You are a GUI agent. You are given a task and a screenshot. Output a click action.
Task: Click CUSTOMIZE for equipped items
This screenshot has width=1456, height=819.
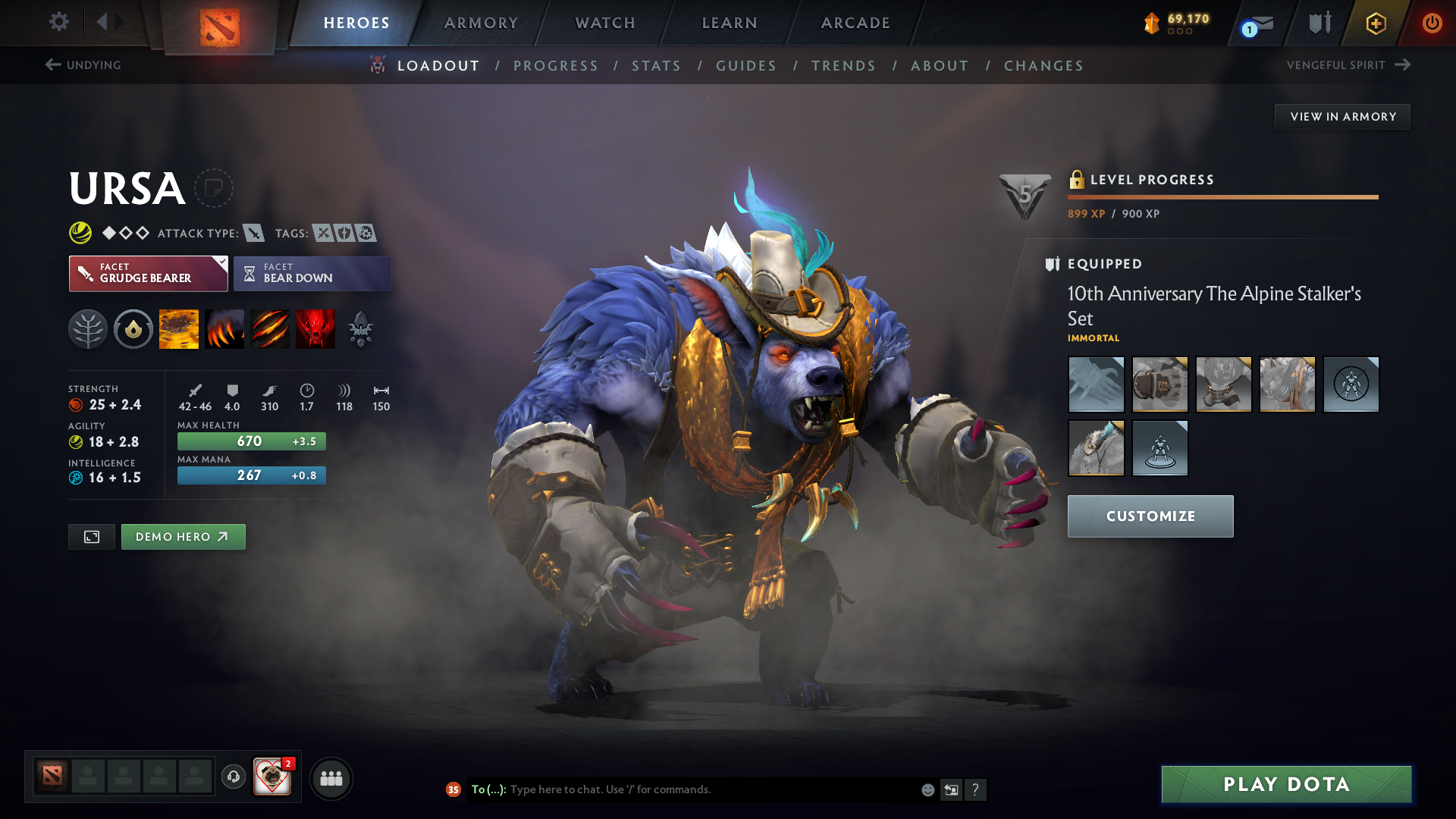click(x=1150, y=516)
